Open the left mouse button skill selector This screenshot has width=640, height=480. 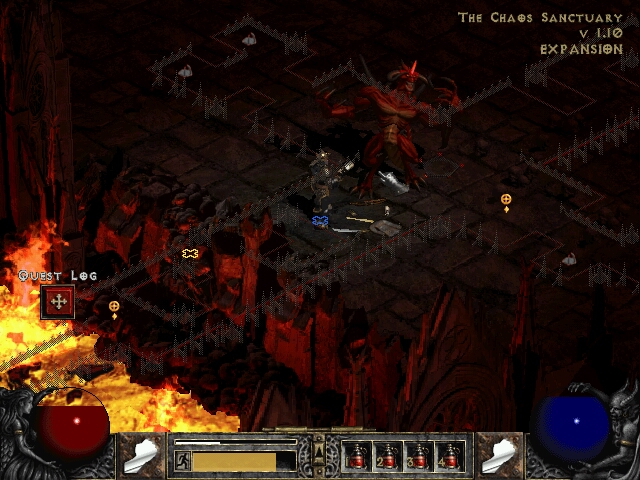[142, 453]
